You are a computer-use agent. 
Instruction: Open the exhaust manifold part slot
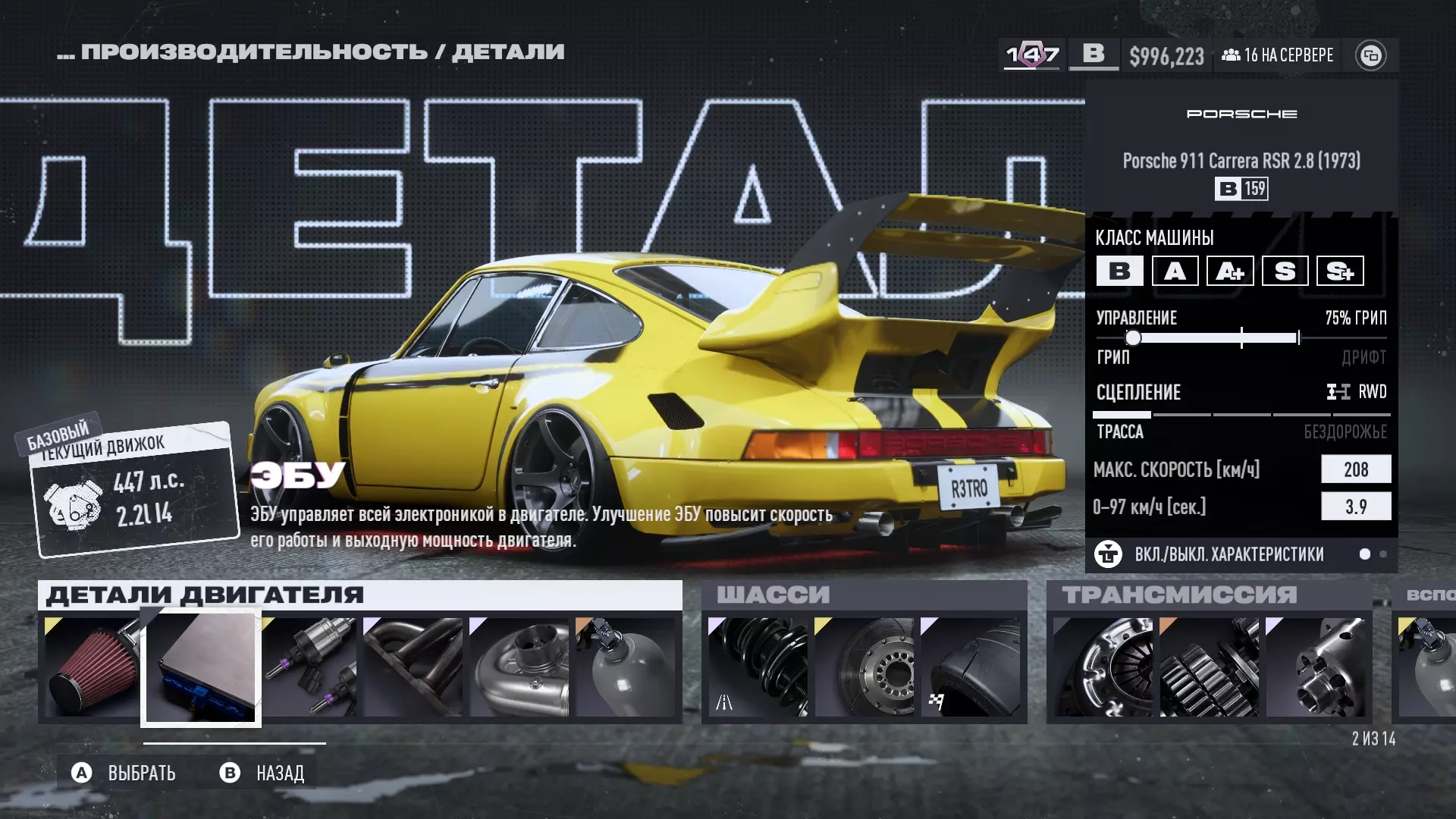click(x=413, y=667)
